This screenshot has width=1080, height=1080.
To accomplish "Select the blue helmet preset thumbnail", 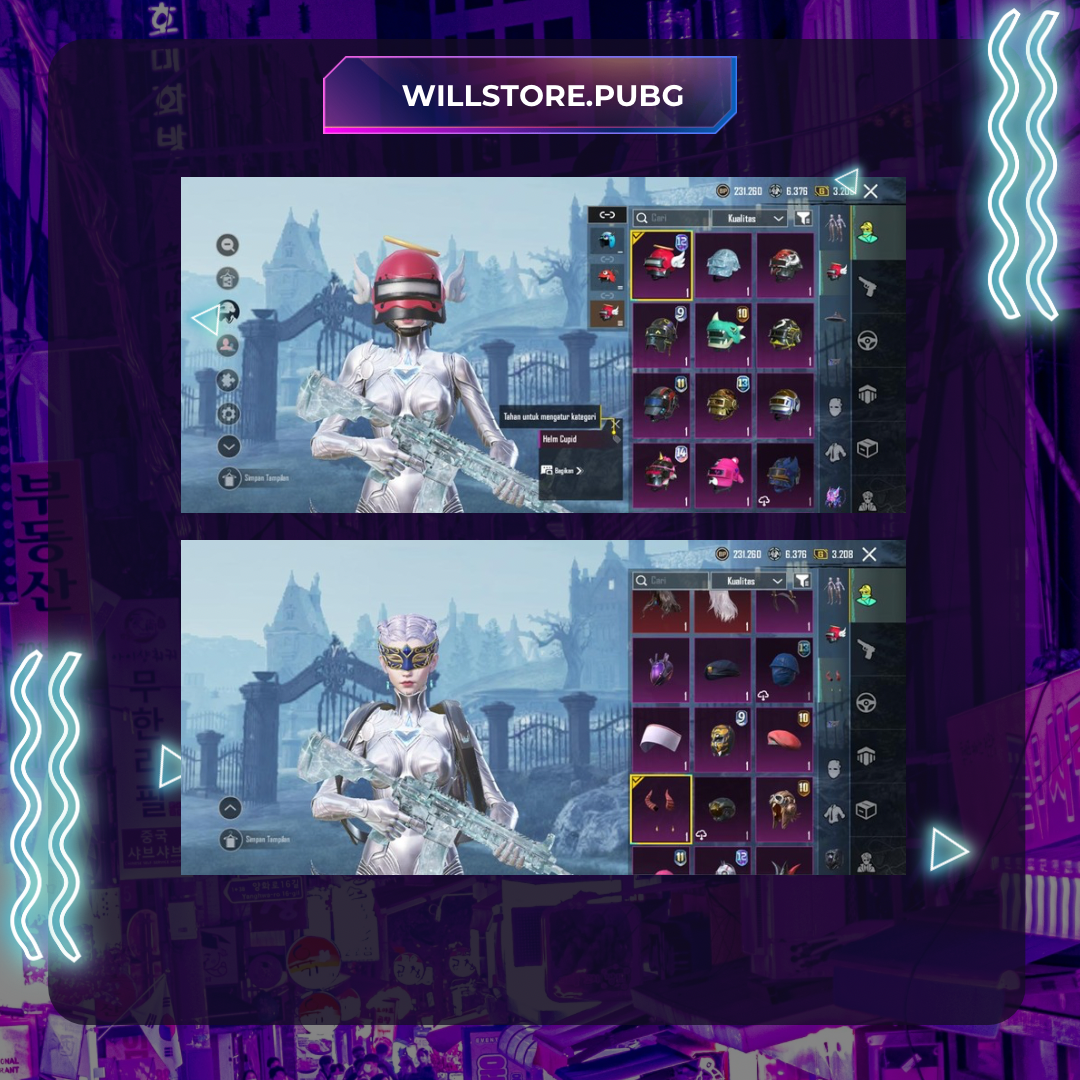I will click(606, 239).
